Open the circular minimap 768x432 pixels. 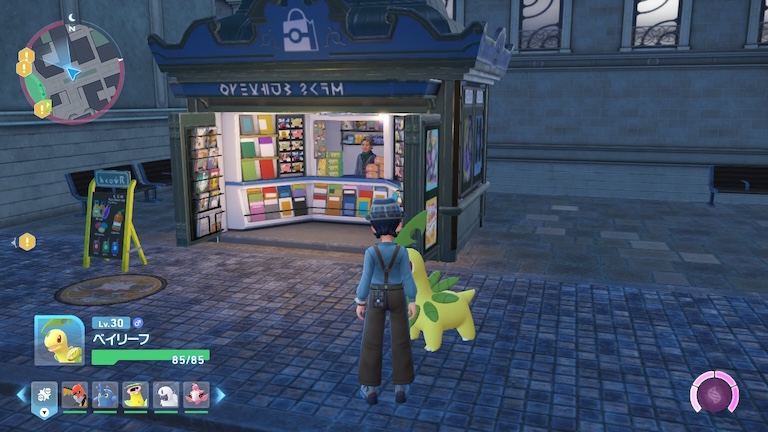70,71
